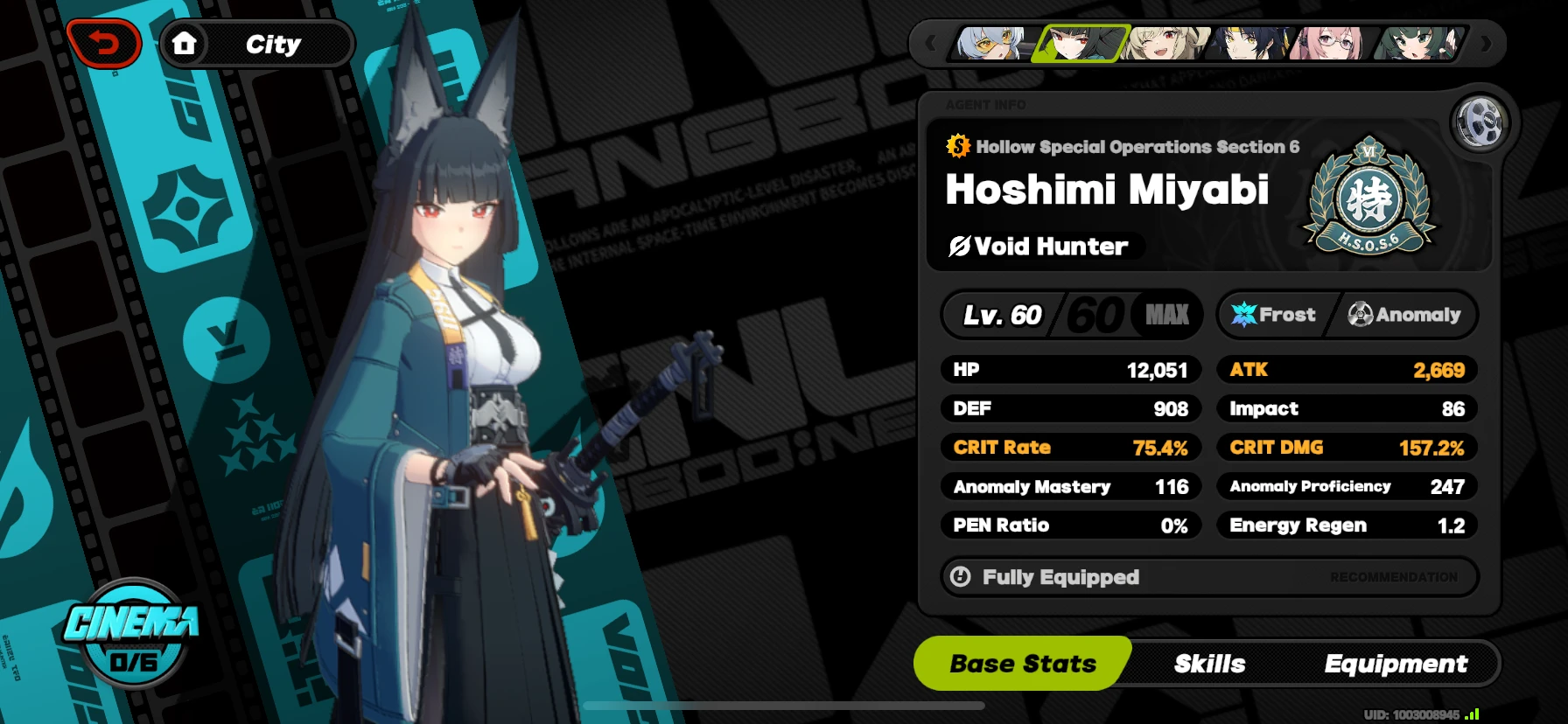This screenshot has width=1568, height=724.
Task: Switch to the Skills tab
Action: pos(1210,663)
